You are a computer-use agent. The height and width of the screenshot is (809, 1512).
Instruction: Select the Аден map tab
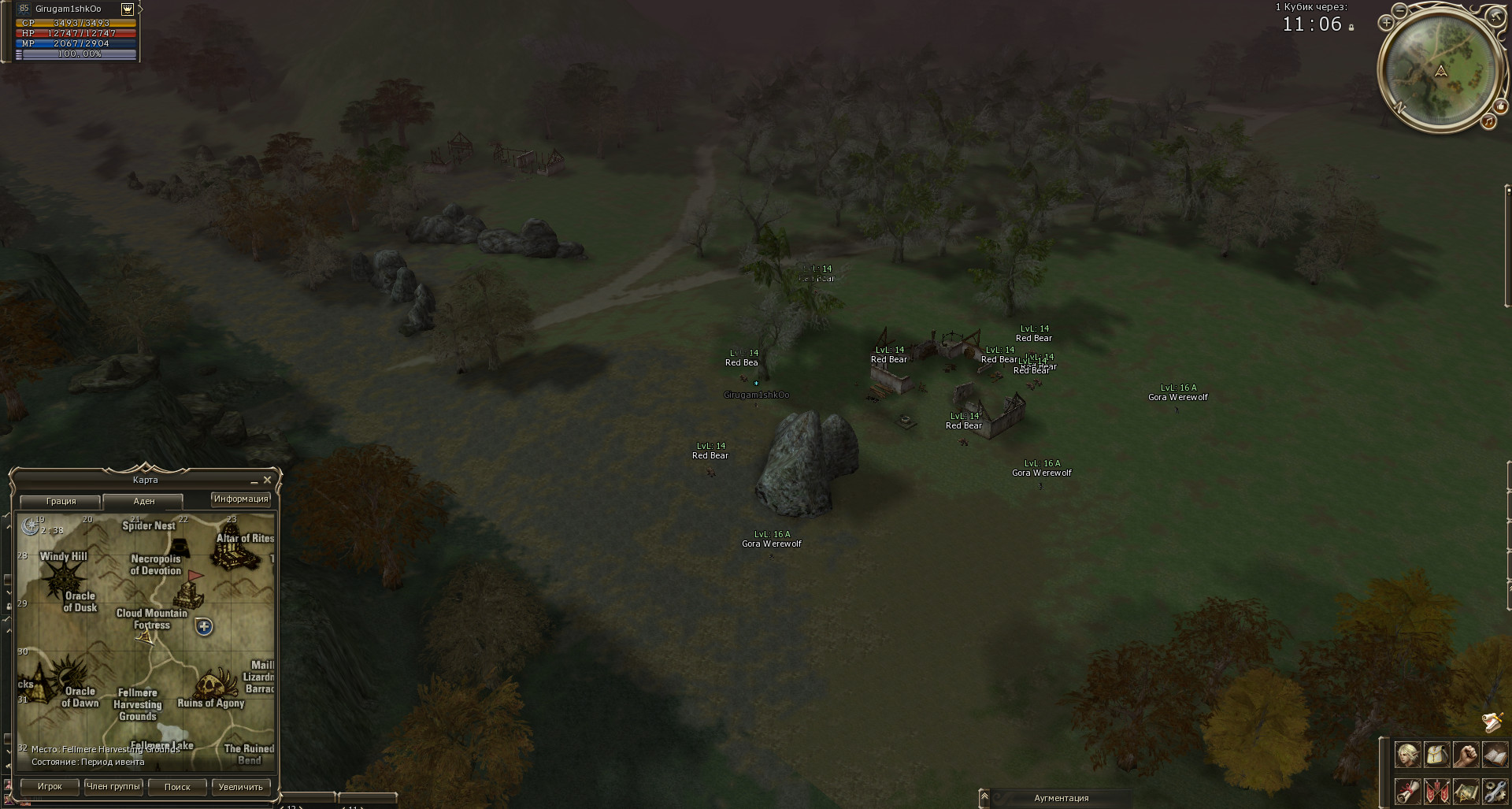tap(143, 501)
